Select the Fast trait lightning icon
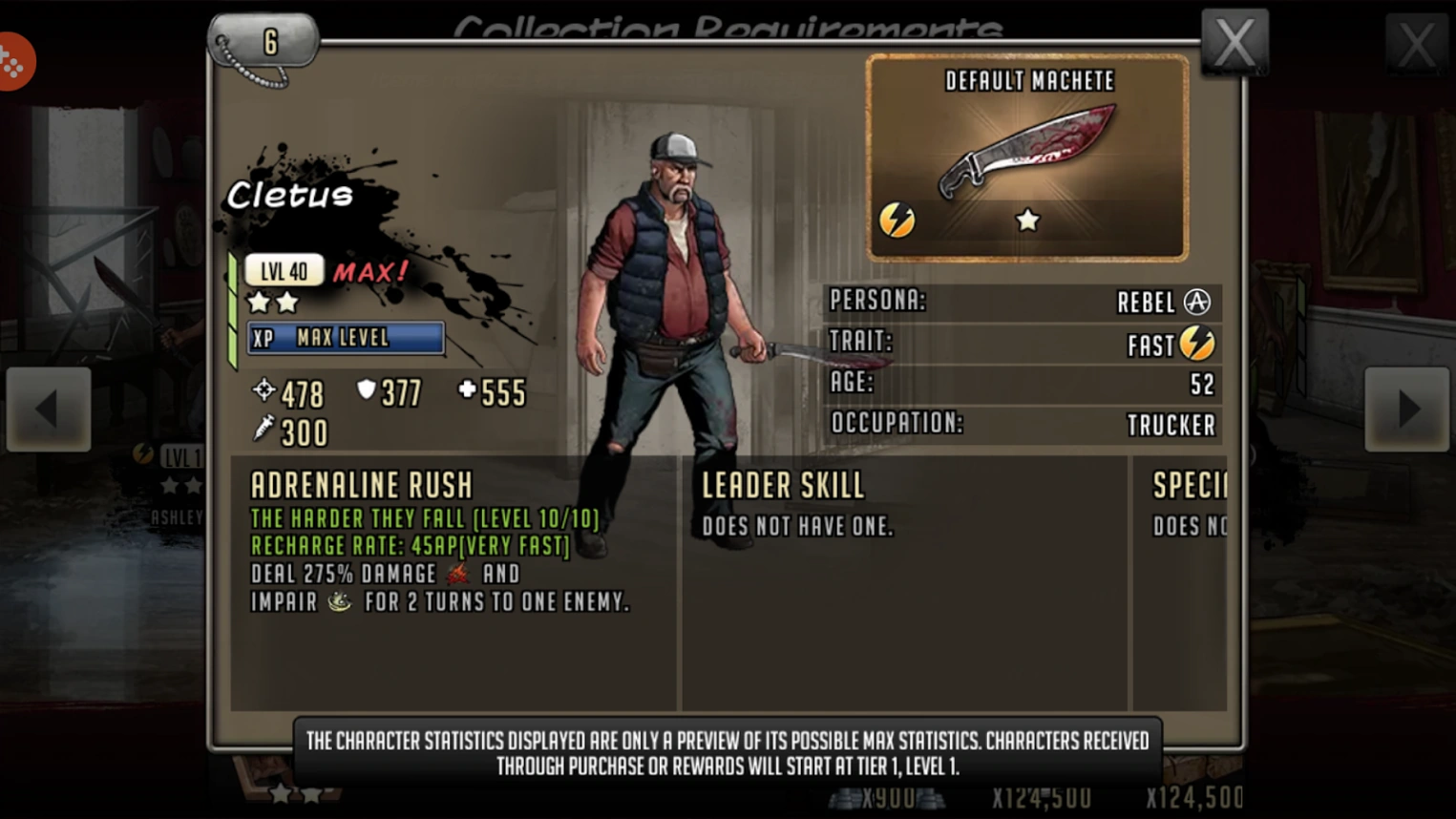Screen dimensions: 1456x819 [x=1197, y=344]
